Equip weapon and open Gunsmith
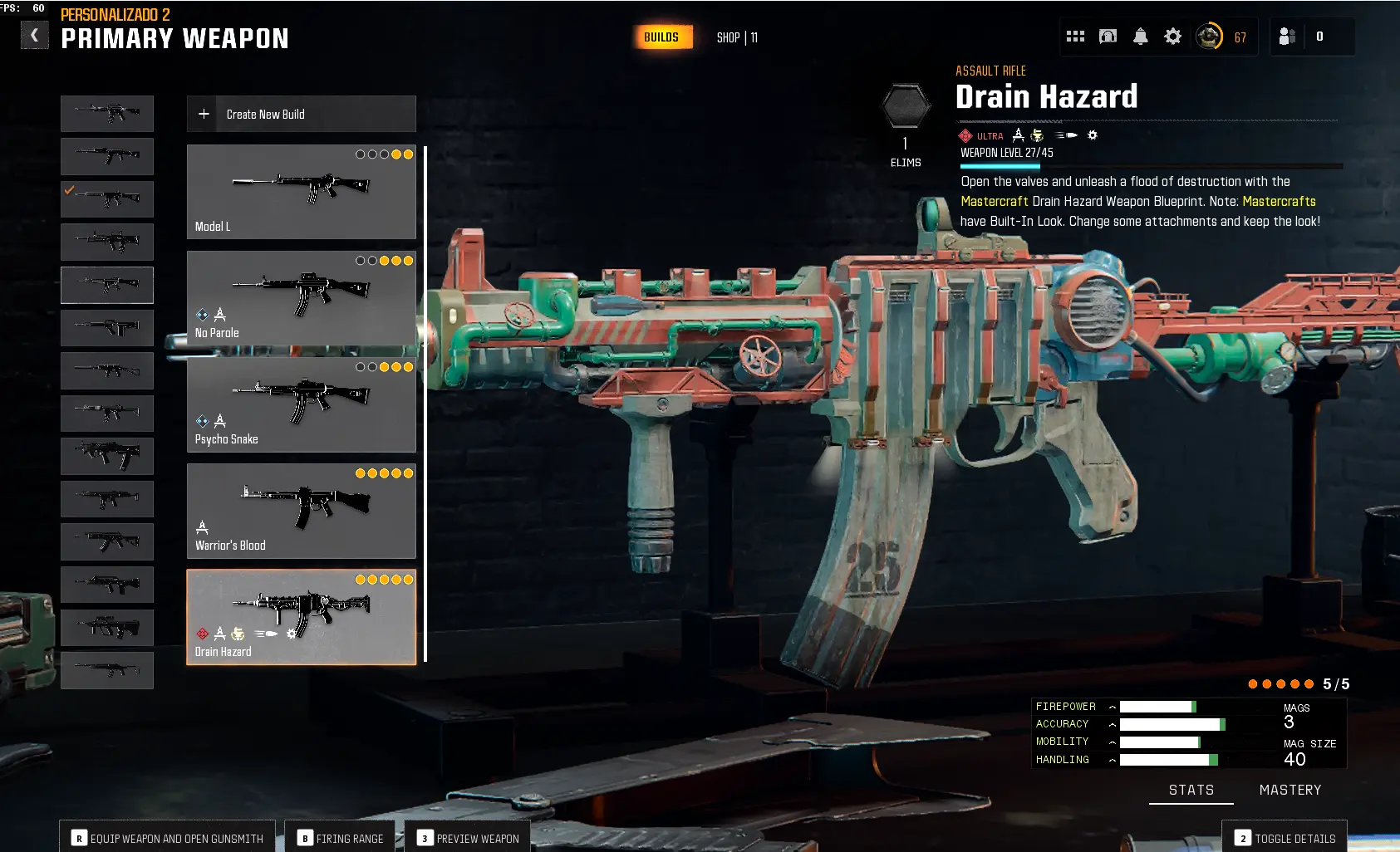 pyautogui.click(x=167, y=838)
